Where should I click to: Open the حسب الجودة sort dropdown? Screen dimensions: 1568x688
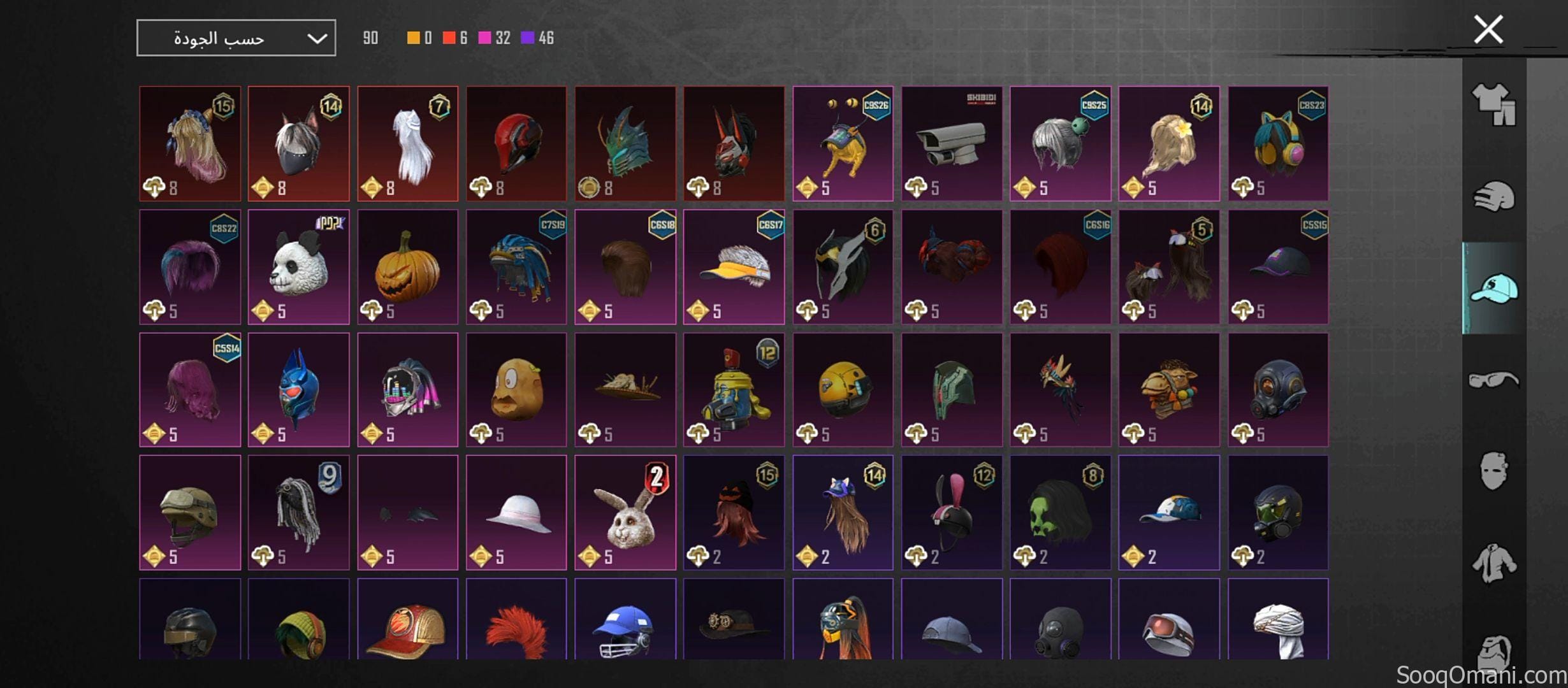point(236,36)
